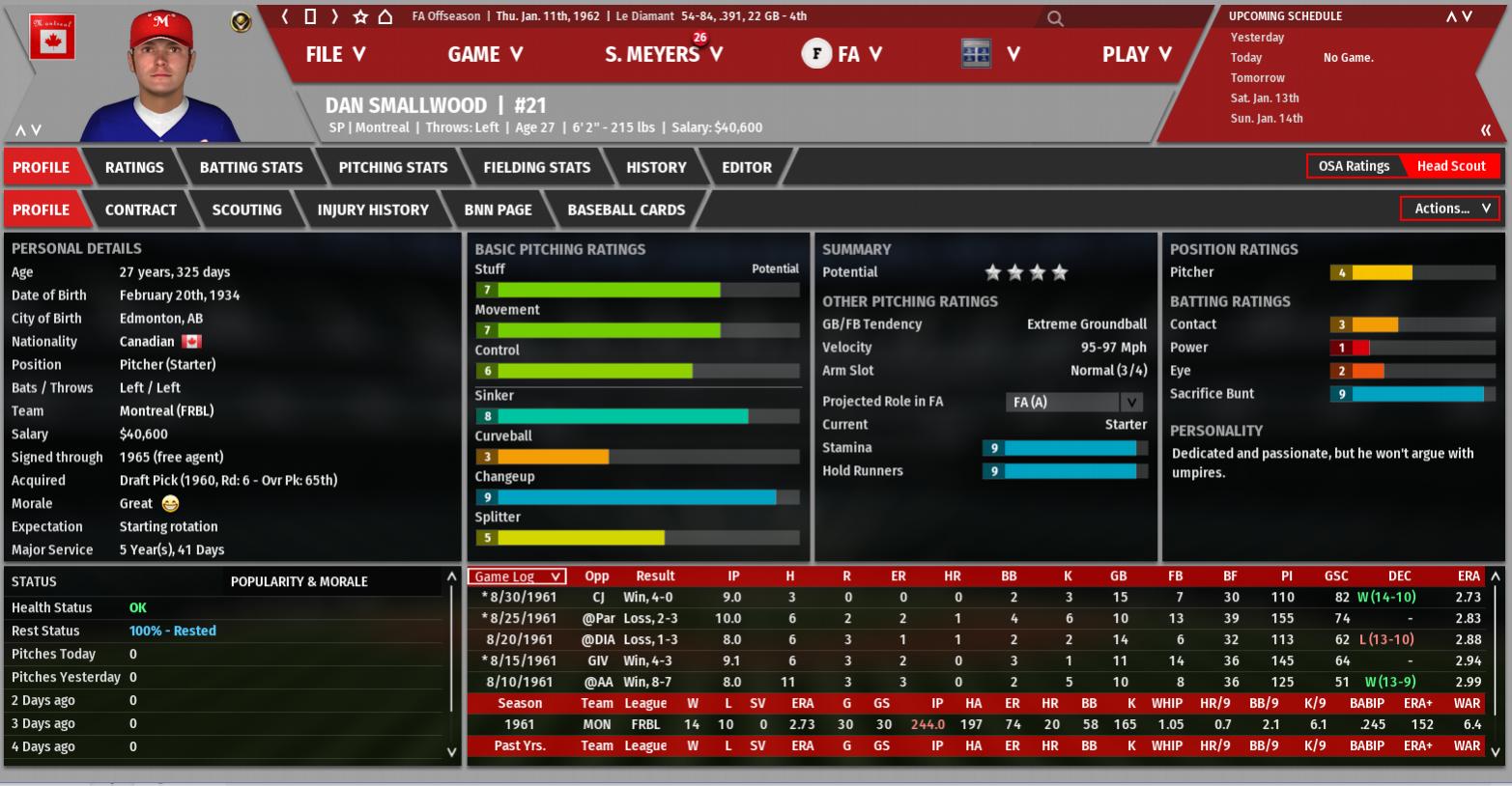Screen dimensions: 1512x786
Task: Show the PITCHING STATS tab
Action: 393,167
